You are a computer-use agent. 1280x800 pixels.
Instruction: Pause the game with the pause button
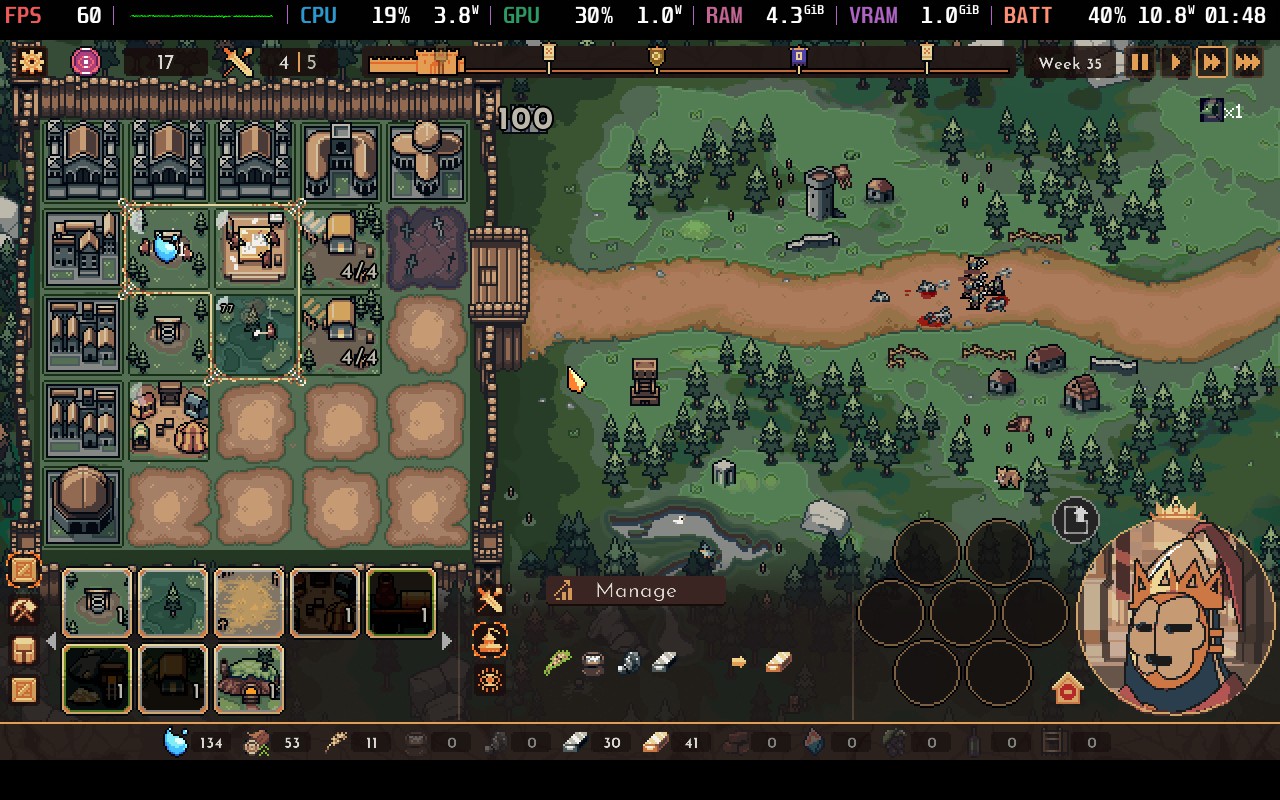point(1139,62)
